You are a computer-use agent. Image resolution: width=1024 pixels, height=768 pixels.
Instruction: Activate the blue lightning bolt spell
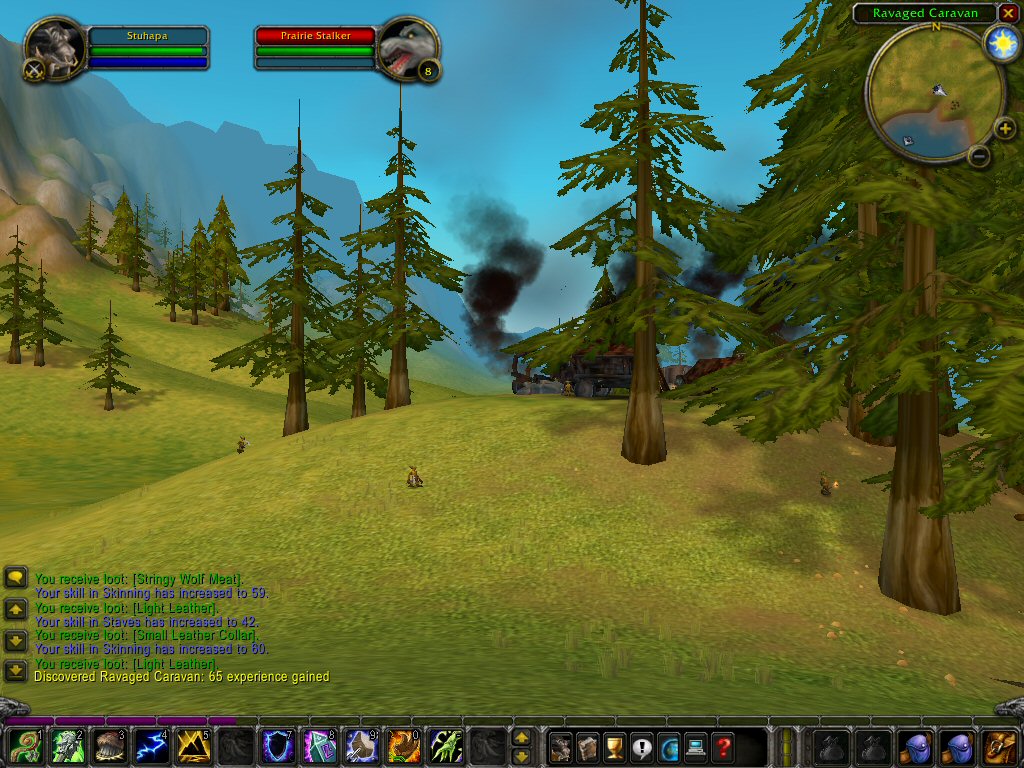pos(150,746)
